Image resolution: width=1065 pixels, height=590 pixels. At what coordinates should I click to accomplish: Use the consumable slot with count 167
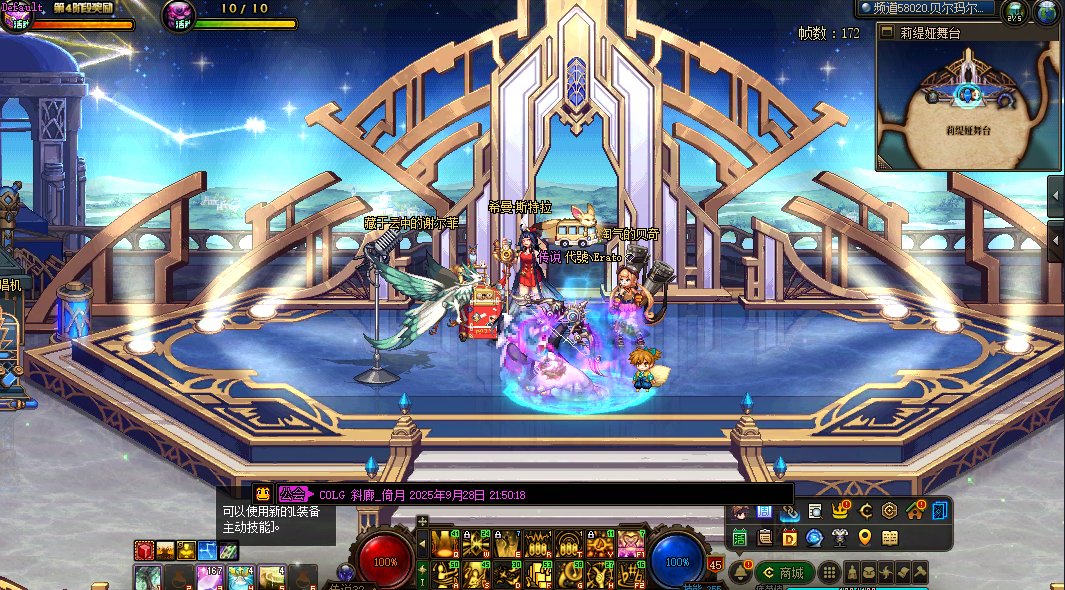(211, 577)
